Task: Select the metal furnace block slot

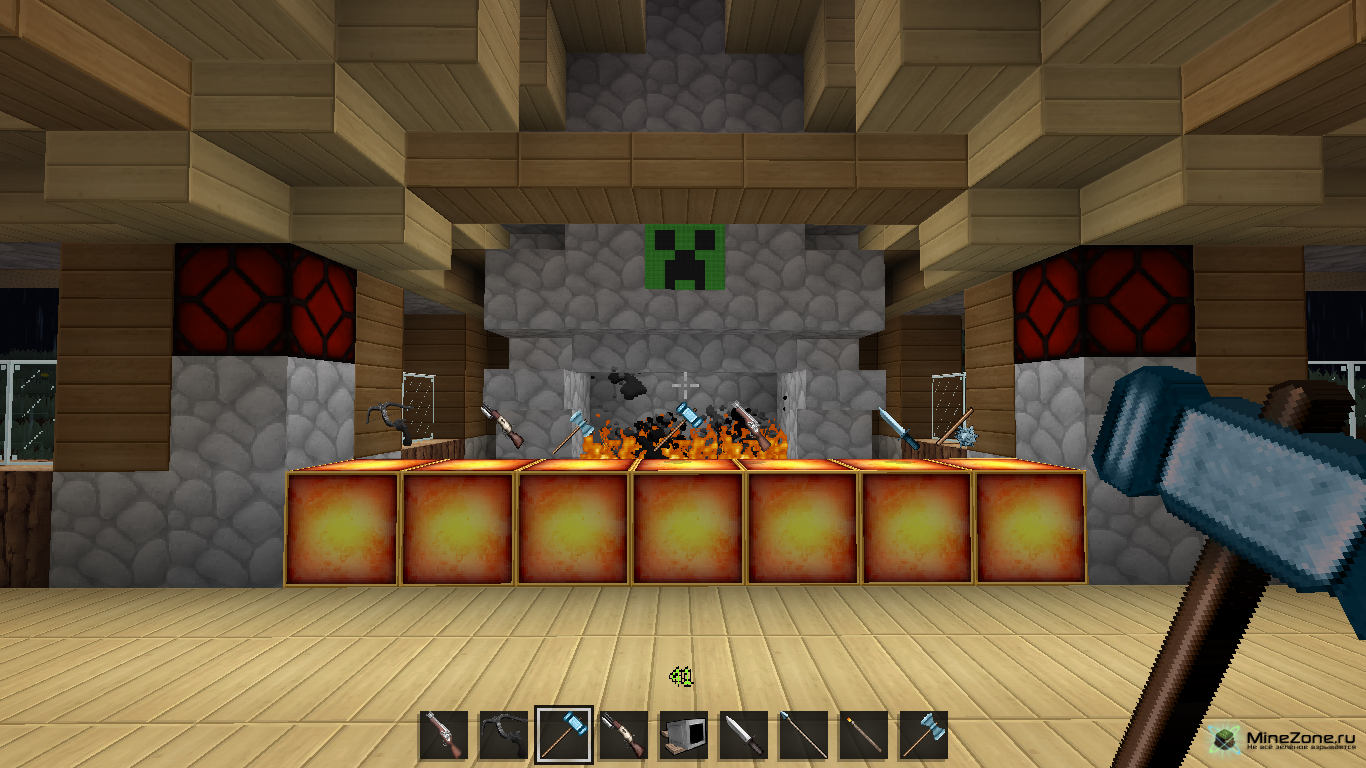Action: click(x=684, y=736)
